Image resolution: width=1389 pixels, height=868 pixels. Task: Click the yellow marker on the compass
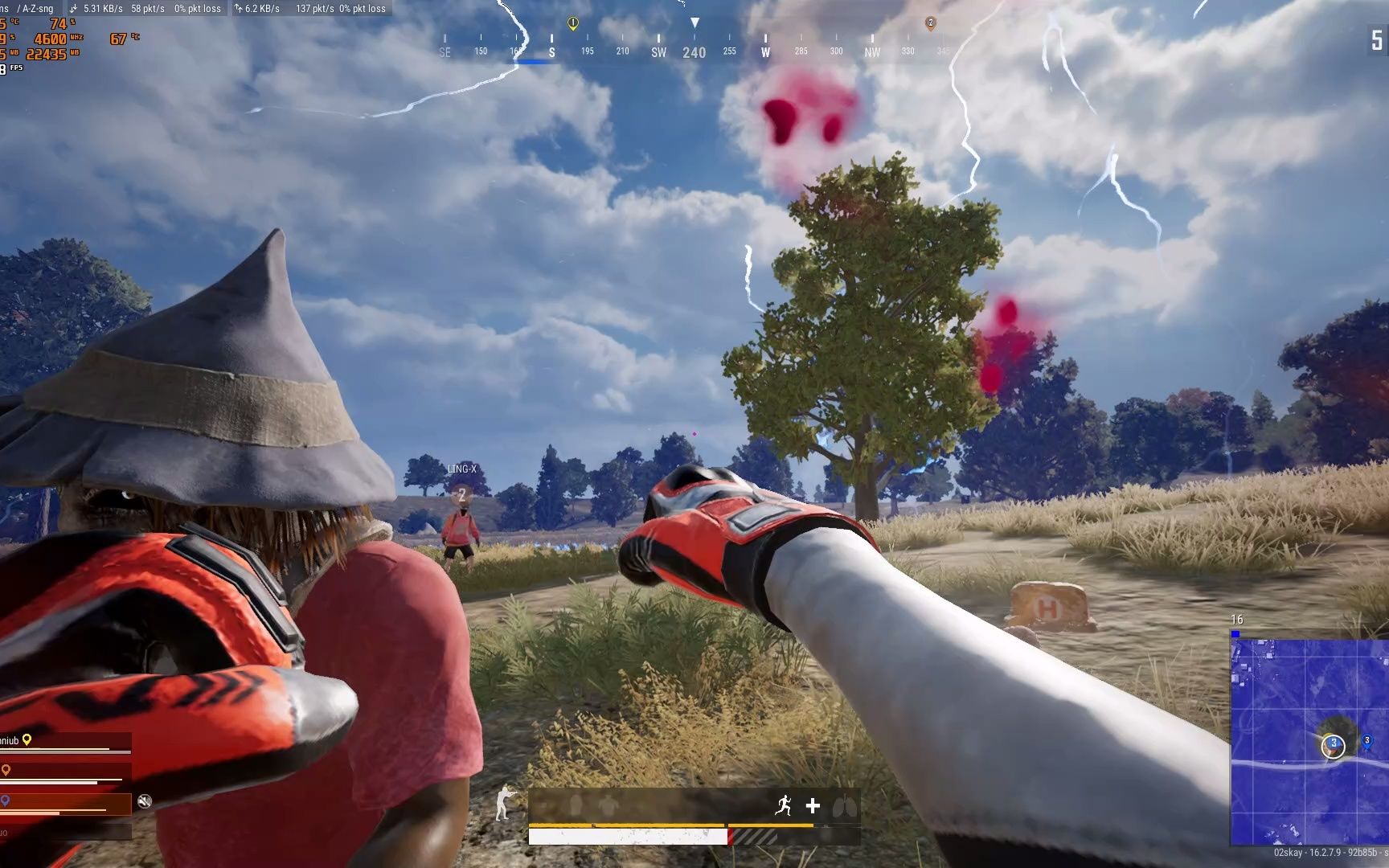coord(573,24)
